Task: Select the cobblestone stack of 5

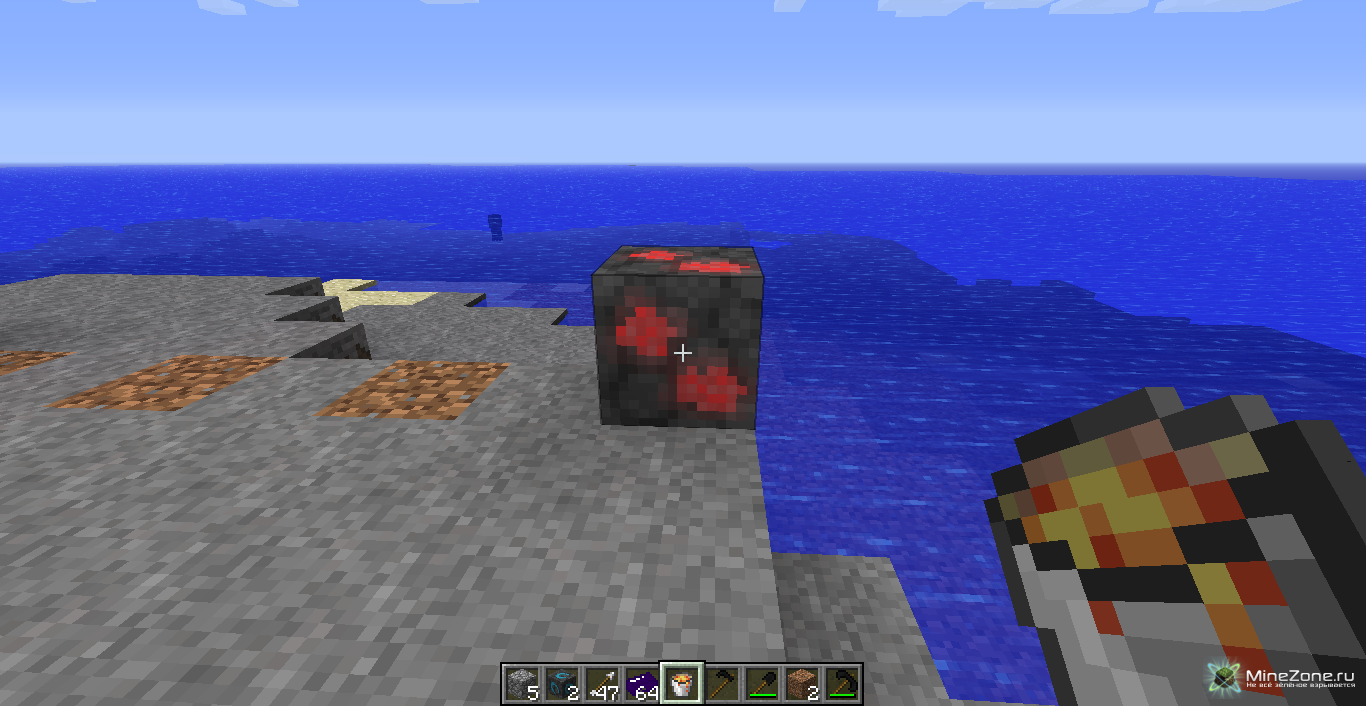Action: [522, 684]
